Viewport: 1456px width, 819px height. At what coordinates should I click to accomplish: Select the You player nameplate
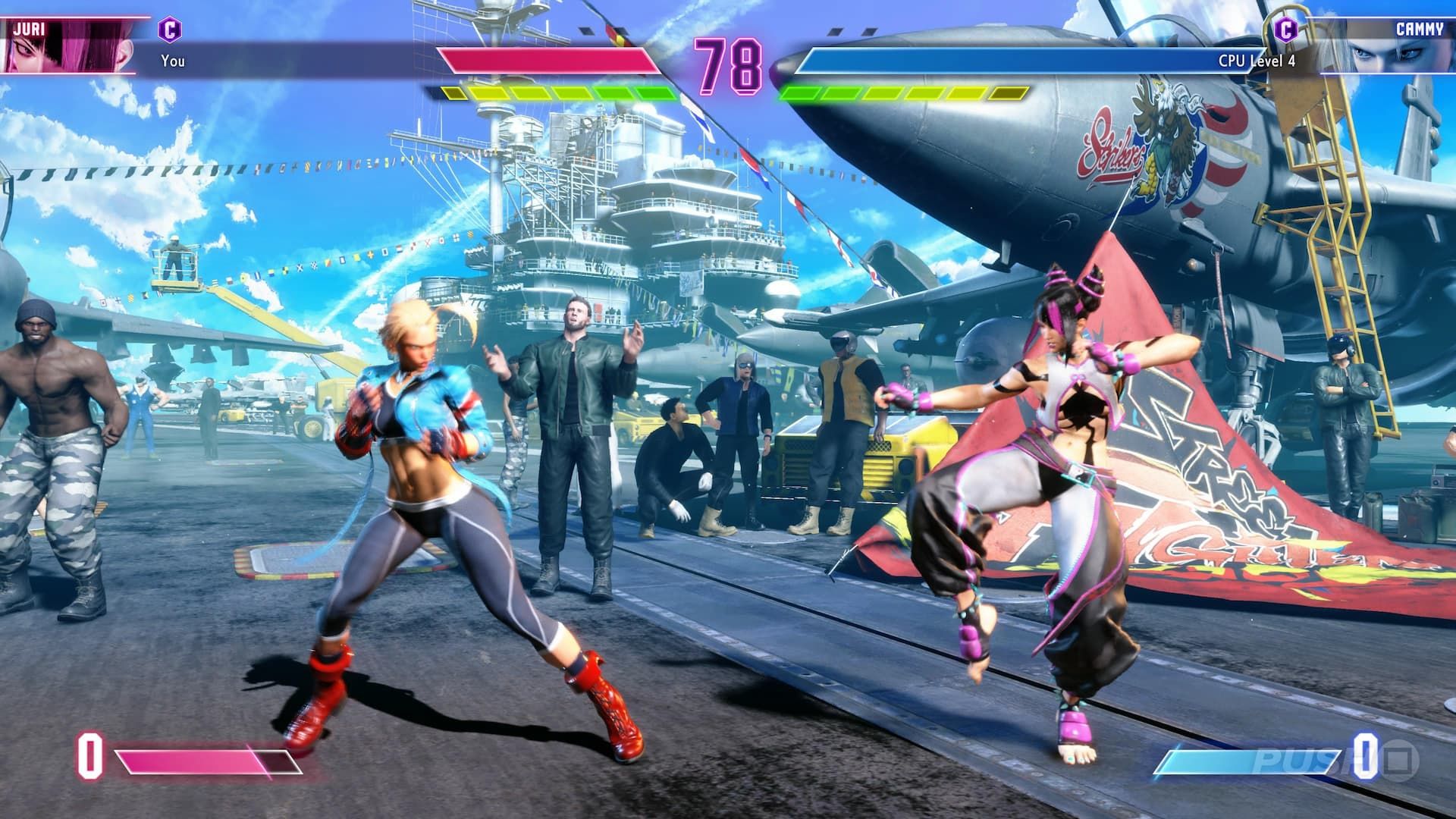[173, 58]
